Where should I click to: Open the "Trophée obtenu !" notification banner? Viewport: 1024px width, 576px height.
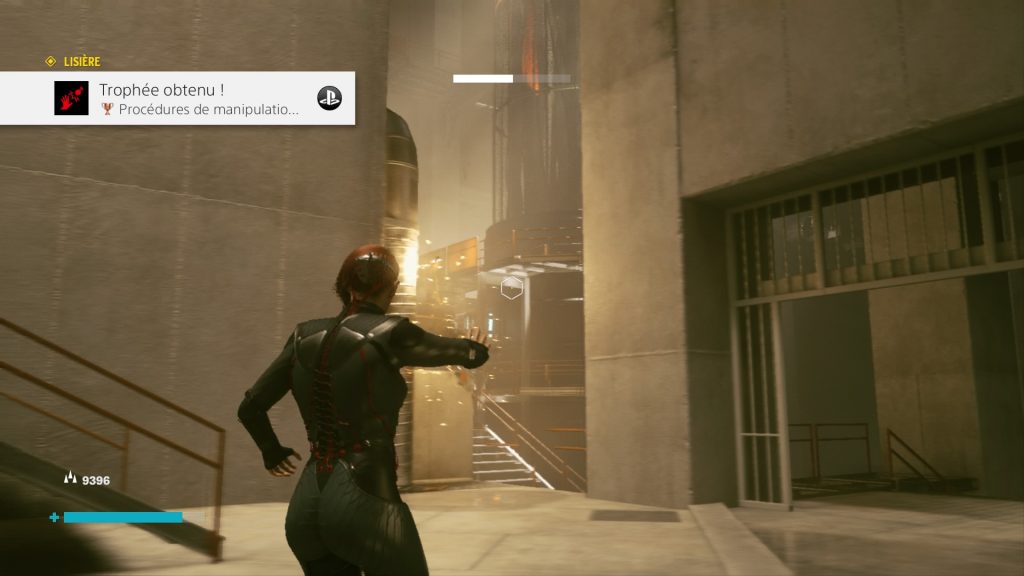tap(200, 98)
